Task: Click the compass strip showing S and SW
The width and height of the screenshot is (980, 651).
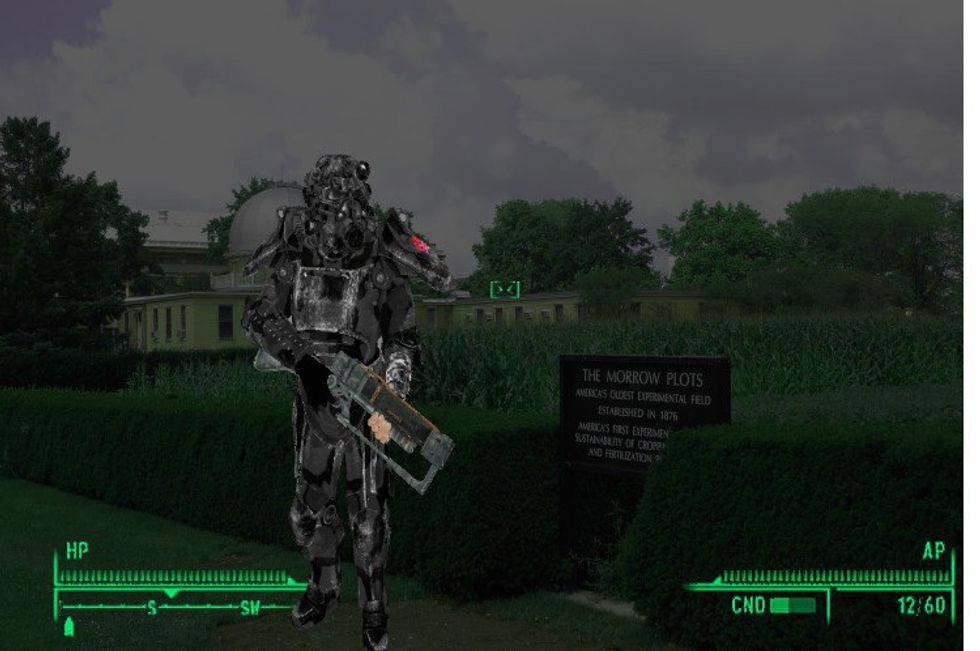Action: (x=180, y=606)
